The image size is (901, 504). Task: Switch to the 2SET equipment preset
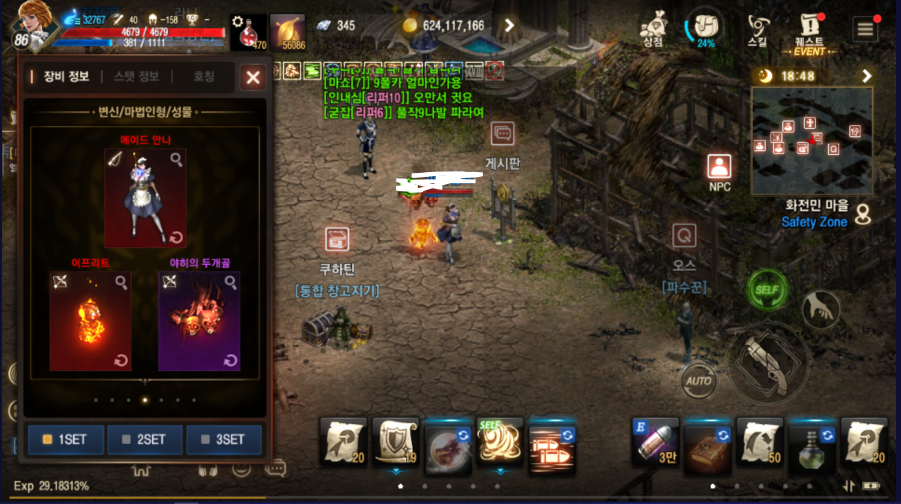[144, 439]
